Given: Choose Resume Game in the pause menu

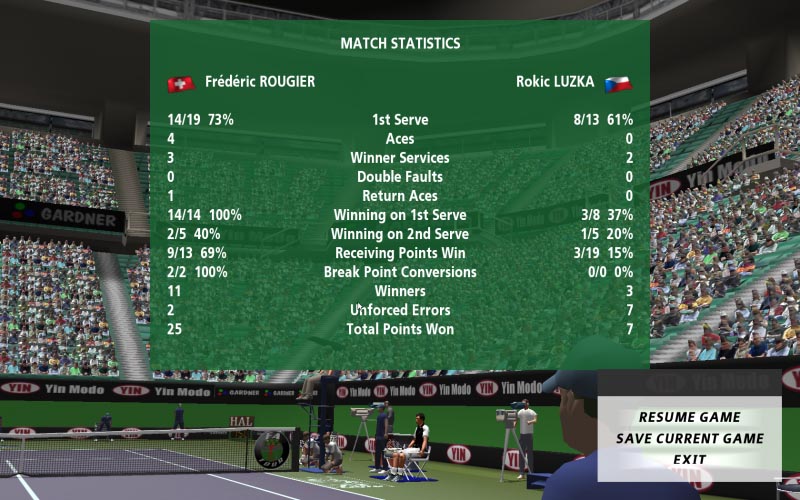Looking at the screenshot, I should point(689,417).
